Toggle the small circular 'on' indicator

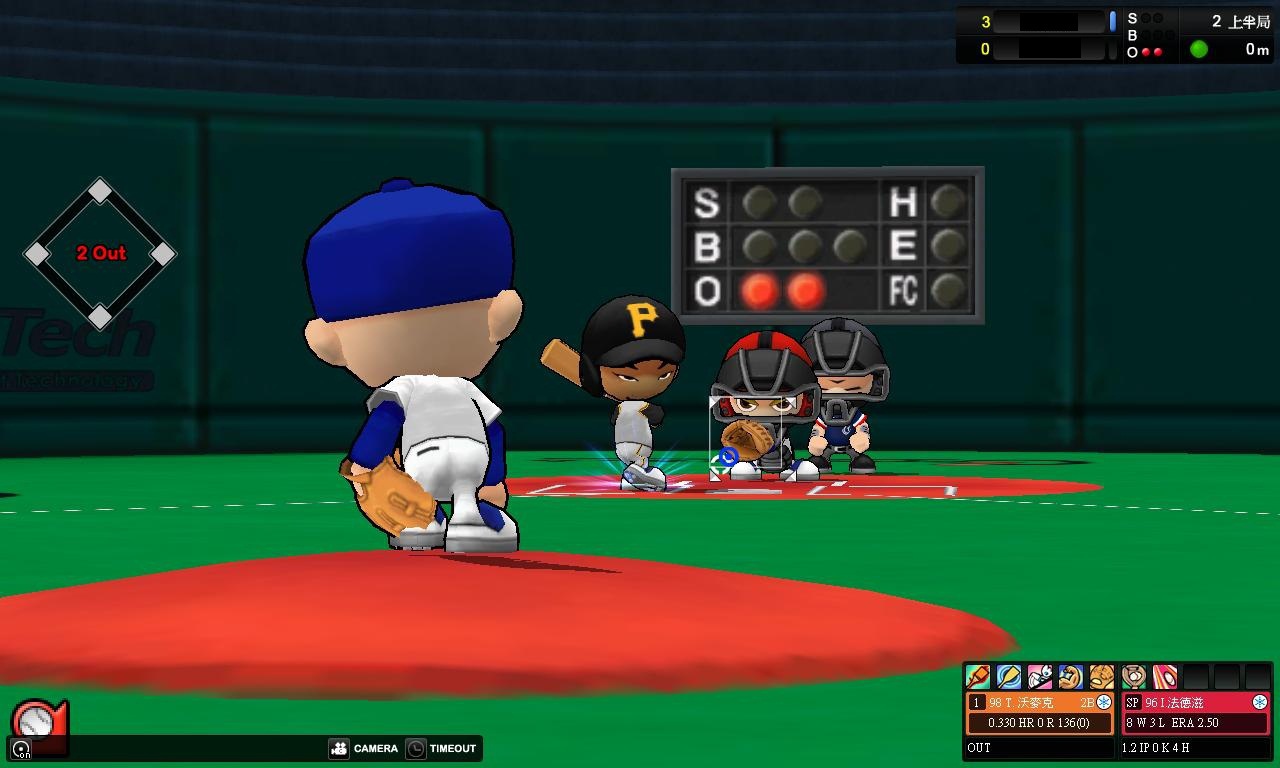point(21,748)
